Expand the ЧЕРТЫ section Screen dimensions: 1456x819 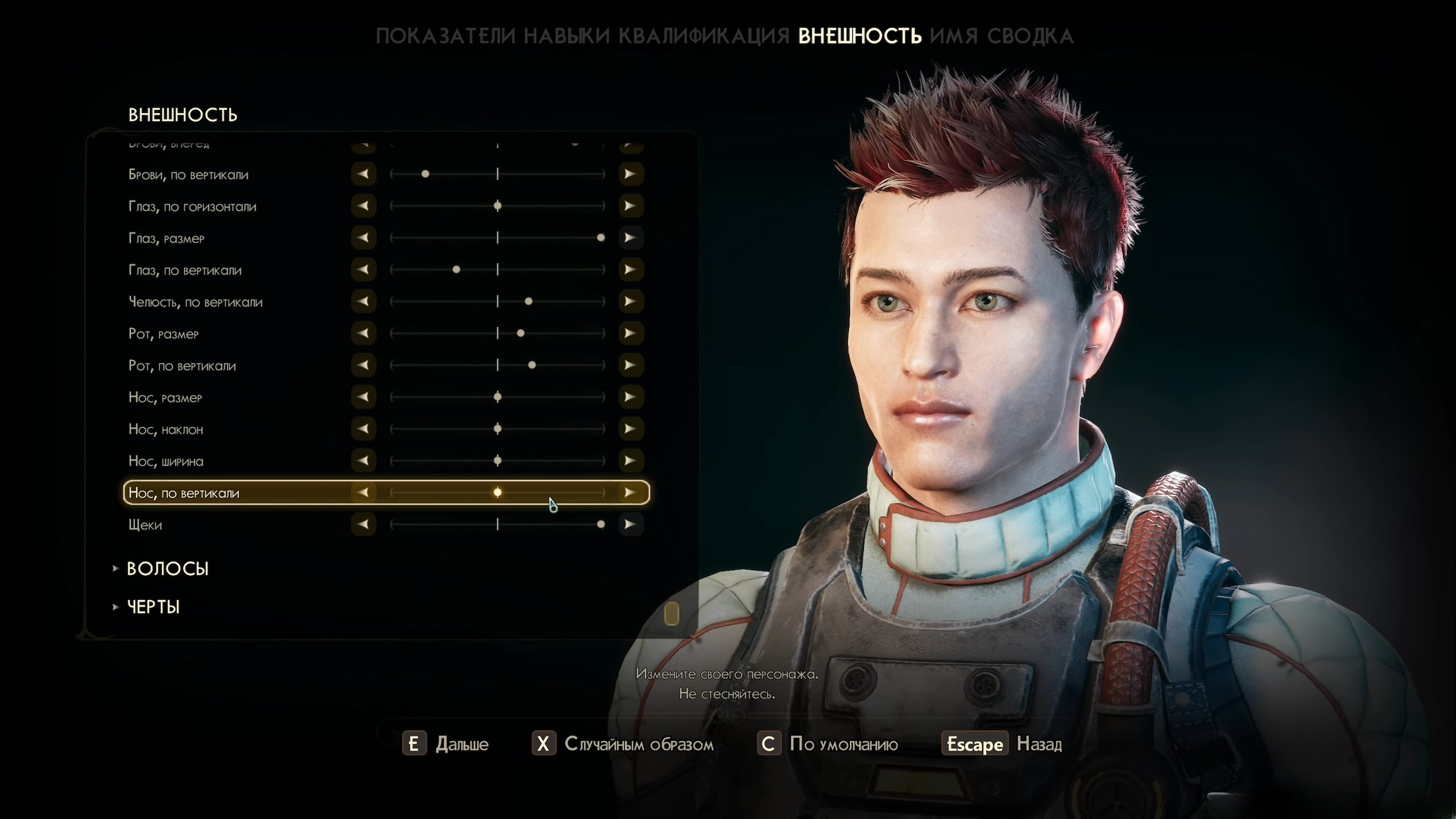click(x=153, y=607)
